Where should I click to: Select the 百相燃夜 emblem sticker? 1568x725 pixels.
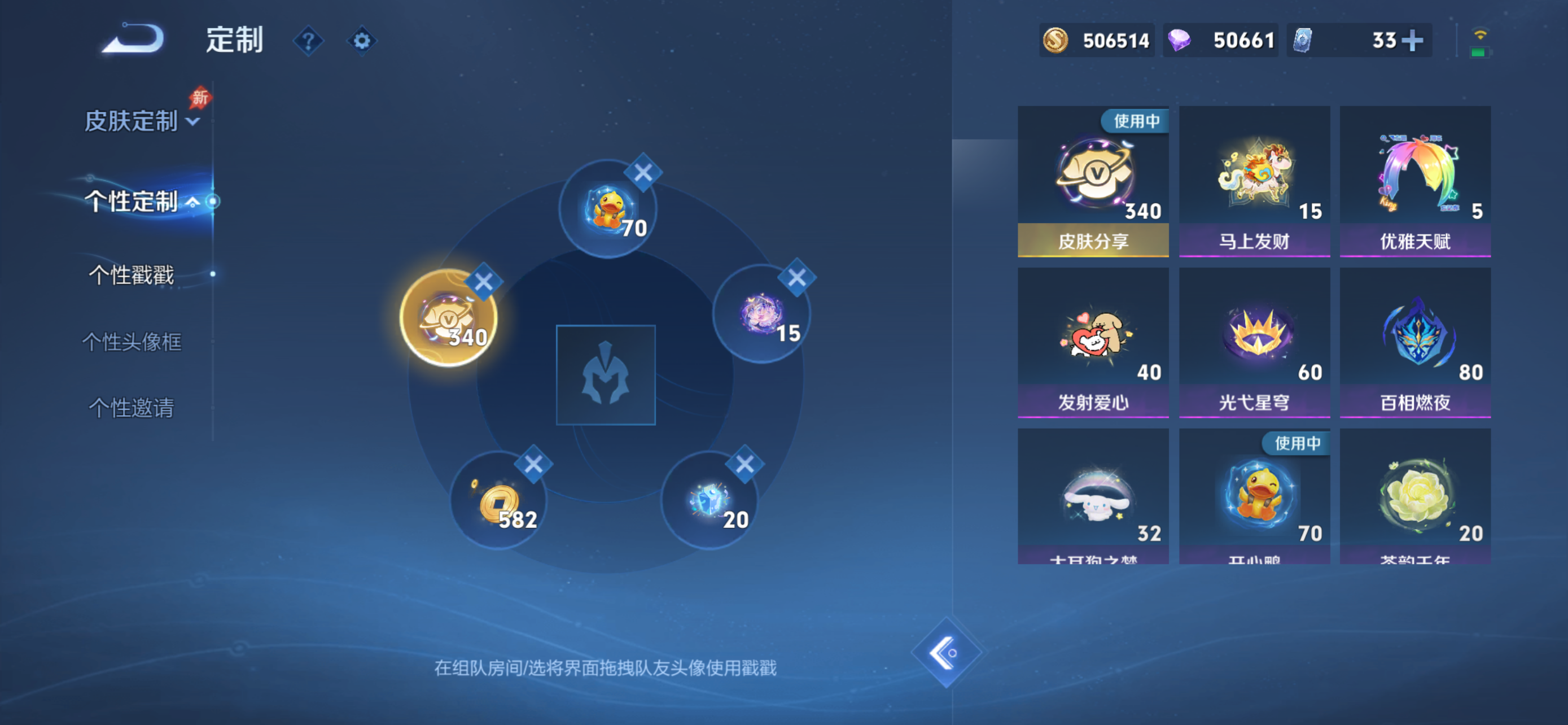[x=1415, y=338]
